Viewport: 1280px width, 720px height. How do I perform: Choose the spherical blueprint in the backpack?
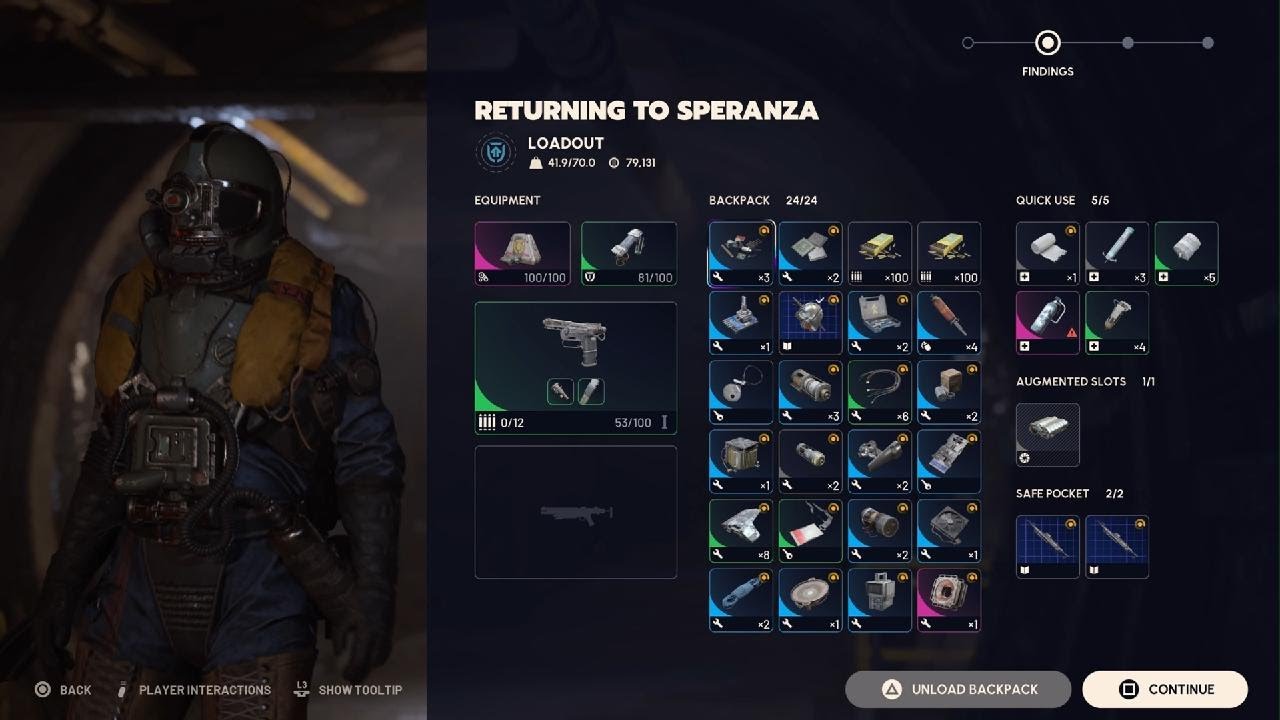pos(810,322)
